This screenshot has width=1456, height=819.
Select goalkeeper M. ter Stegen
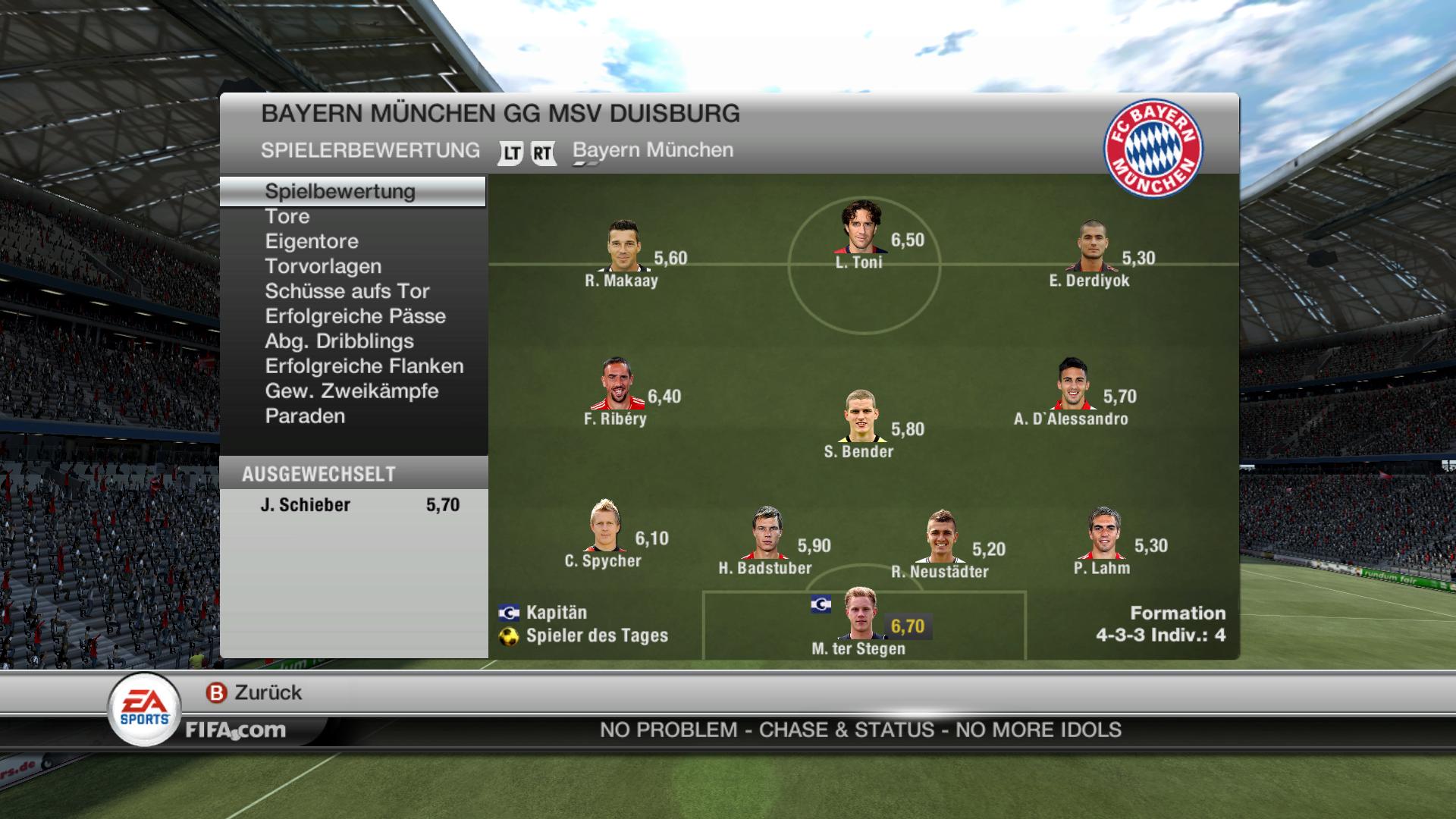coord(860,614)
